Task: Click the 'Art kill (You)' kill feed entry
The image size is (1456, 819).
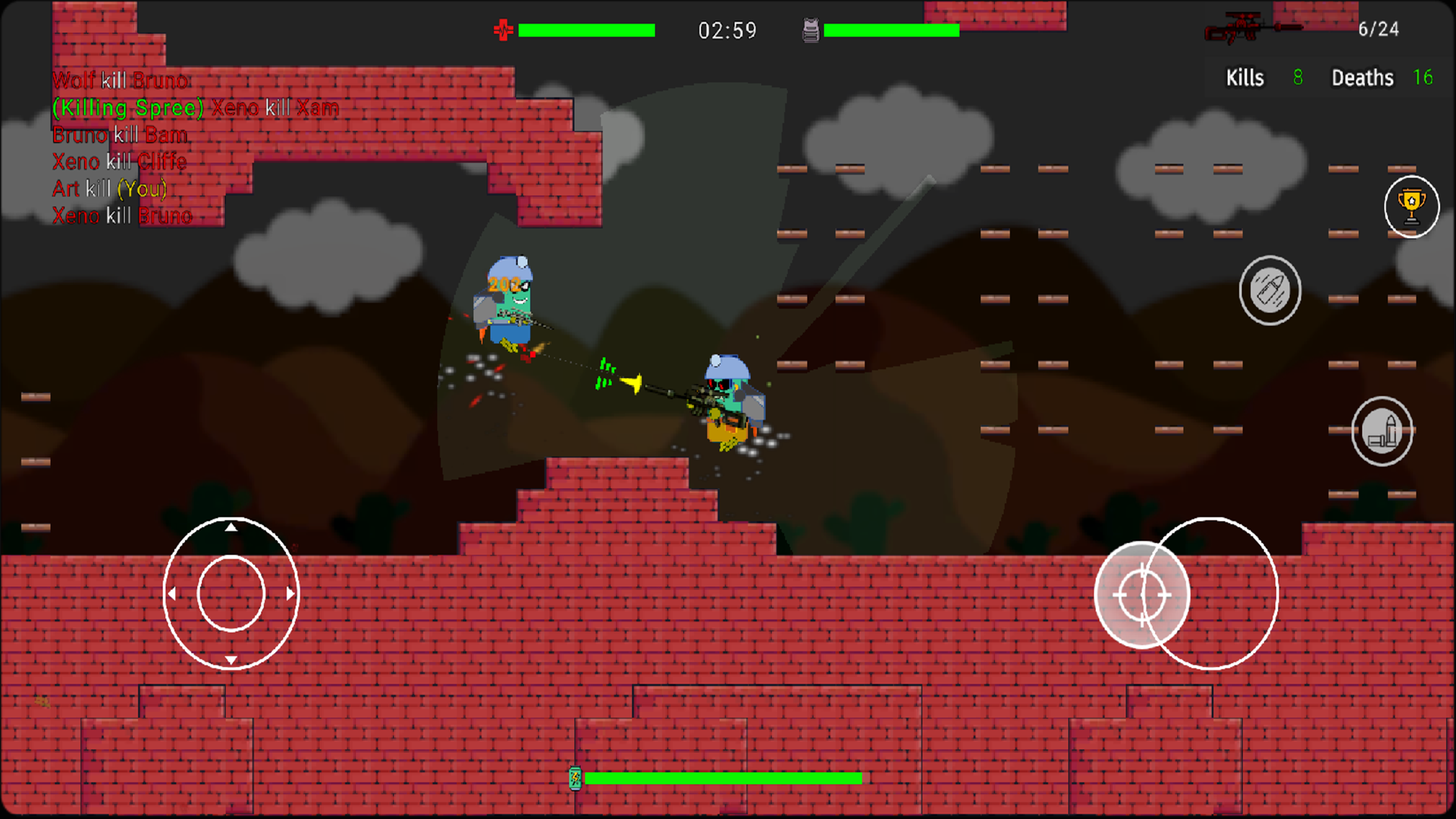Action: click(108, 189)
